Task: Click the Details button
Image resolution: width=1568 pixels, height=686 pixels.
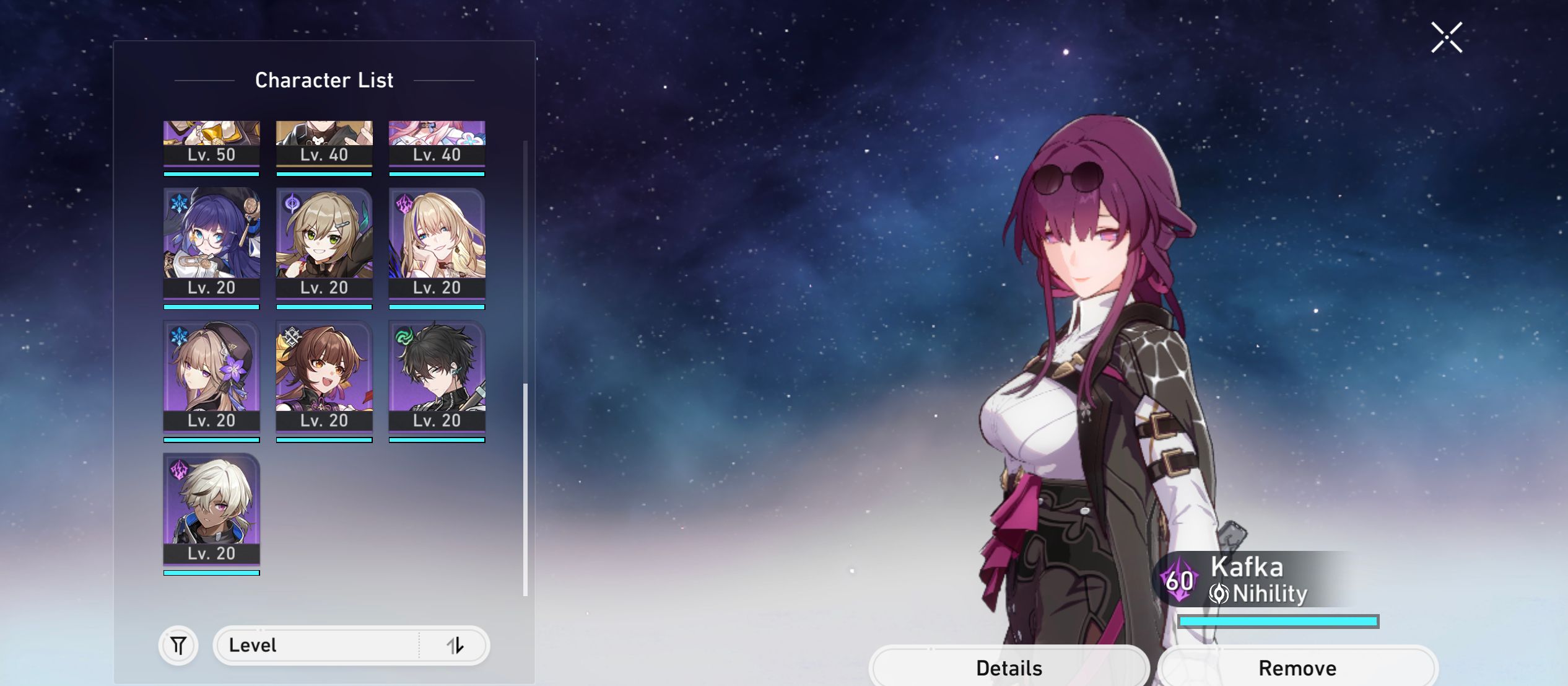Action: [x=1011, y=668]
